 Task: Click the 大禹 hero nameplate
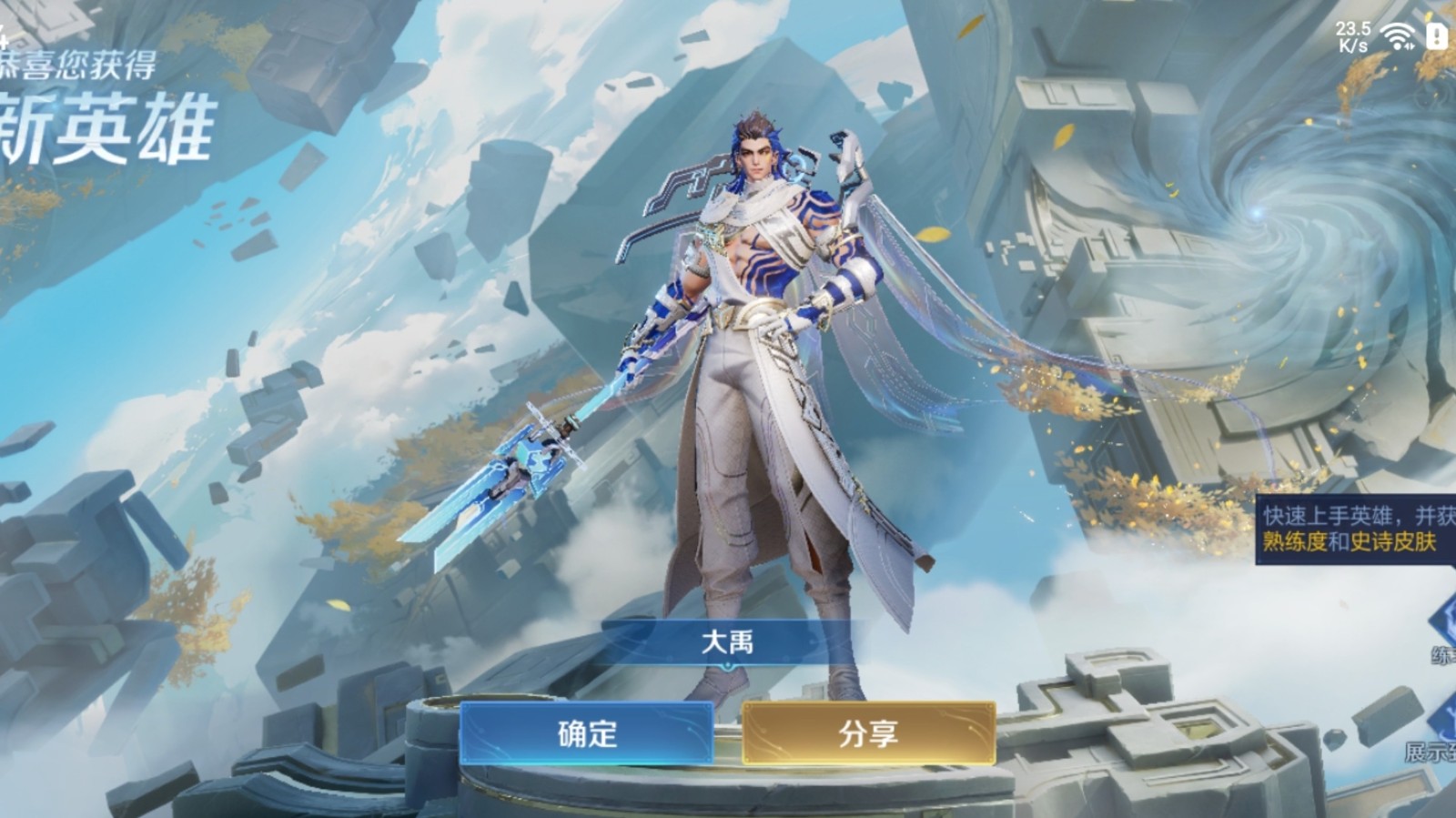pos(728,640)
